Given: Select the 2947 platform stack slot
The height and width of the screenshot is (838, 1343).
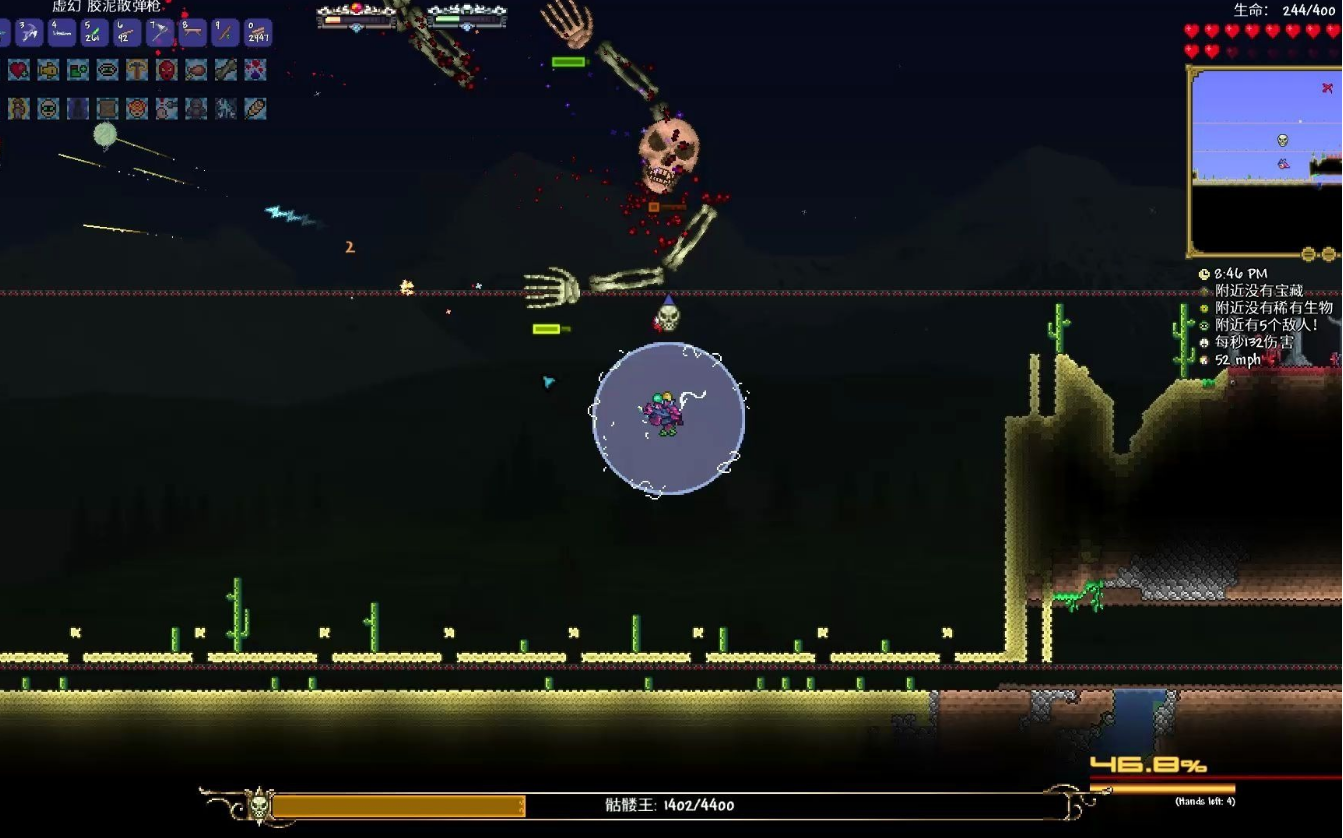Looking at the screenshot, I should [x=258, y=33].
